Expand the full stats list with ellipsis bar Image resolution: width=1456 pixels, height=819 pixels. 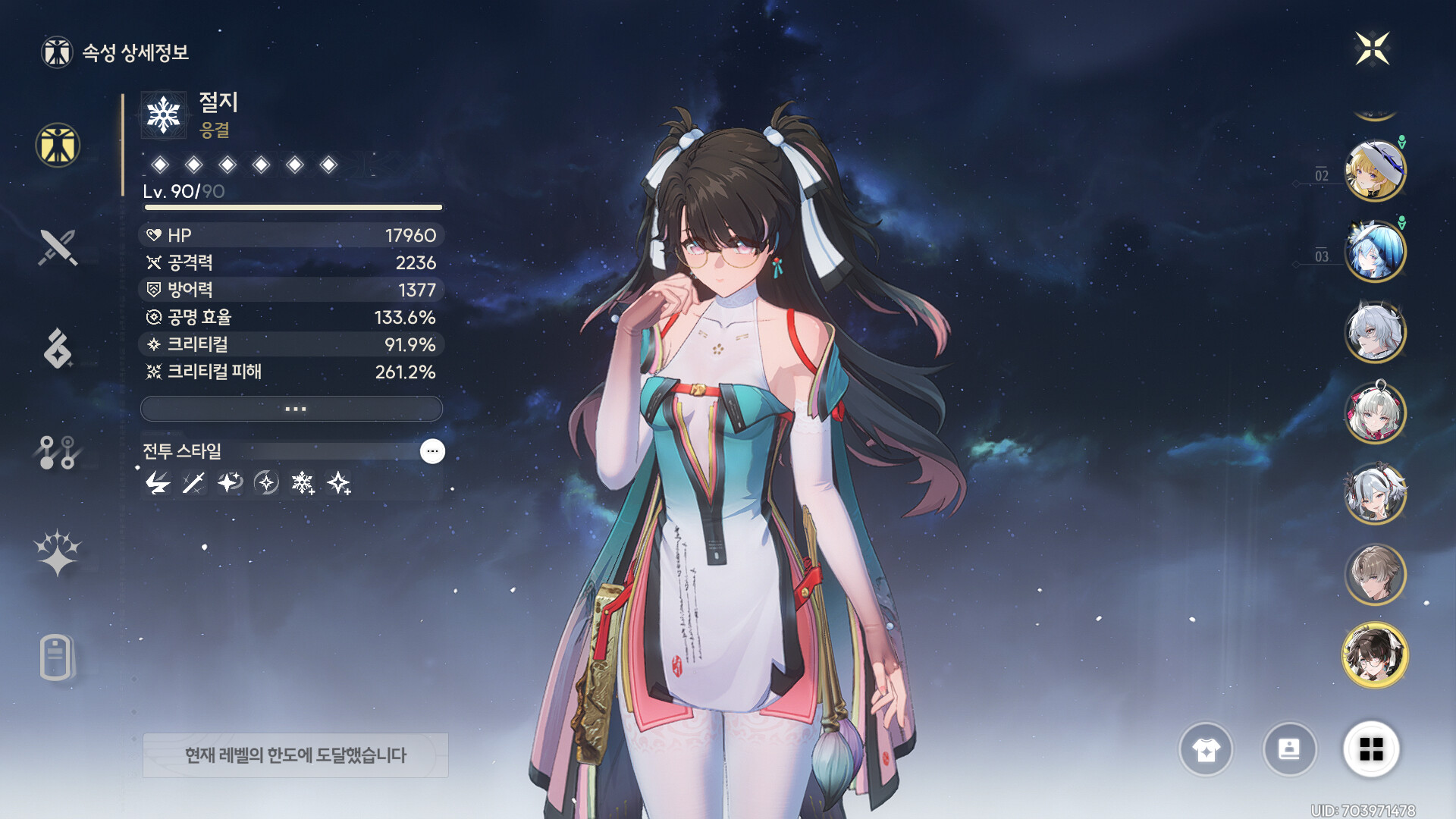click(291, 409)
